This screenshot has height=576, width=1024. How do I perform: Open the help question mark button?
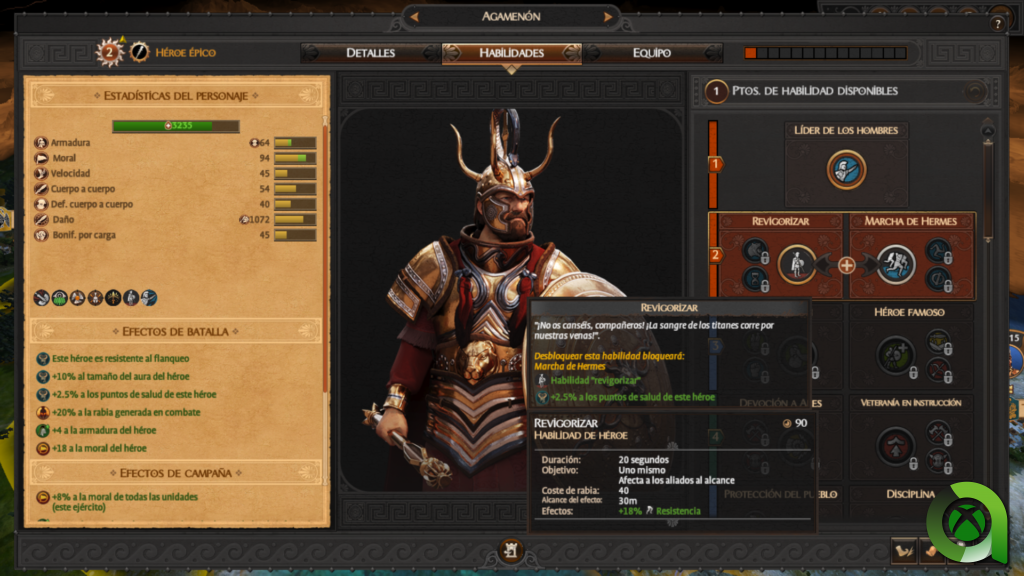[997, 24]
